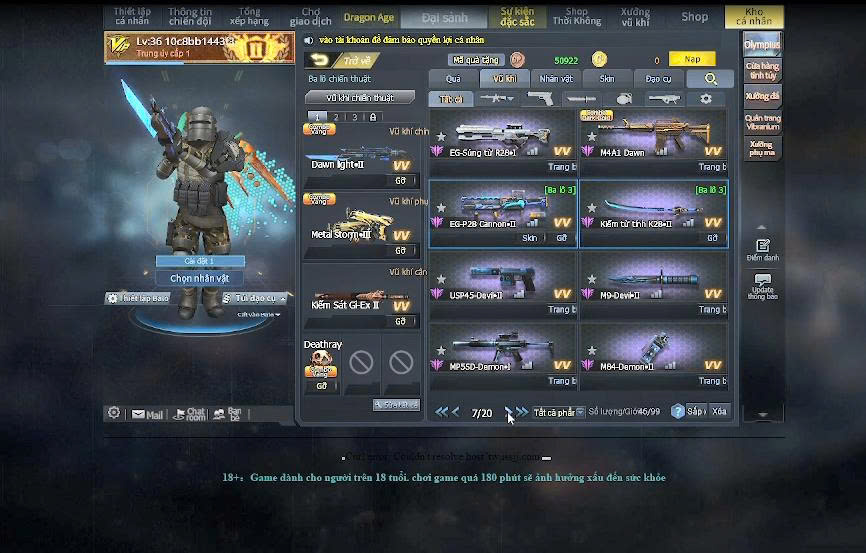Click the magnifying glass search button
The image size is (866, 553).
click(x=711, y=79)
